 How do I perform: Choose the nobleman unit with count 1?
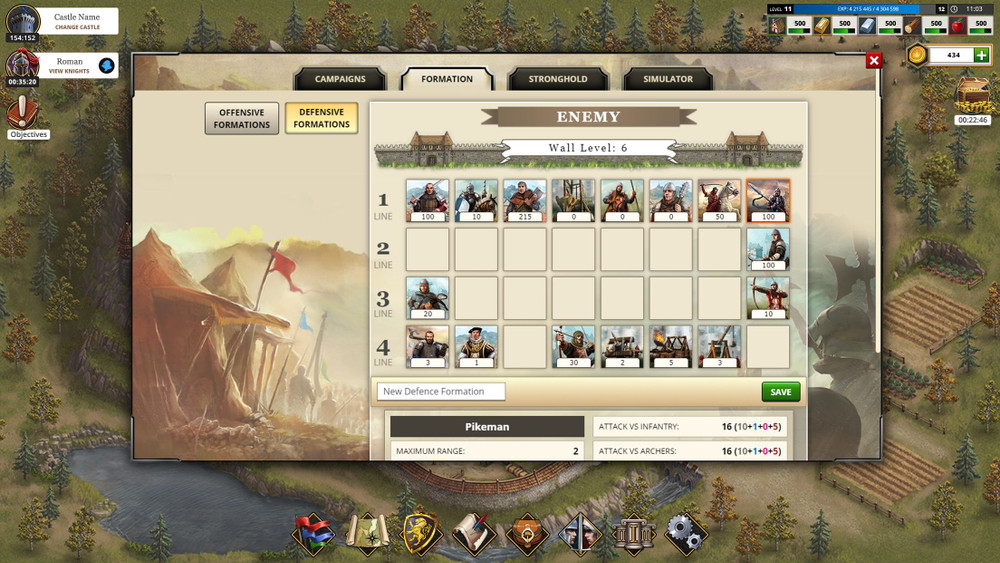point(476,347)
